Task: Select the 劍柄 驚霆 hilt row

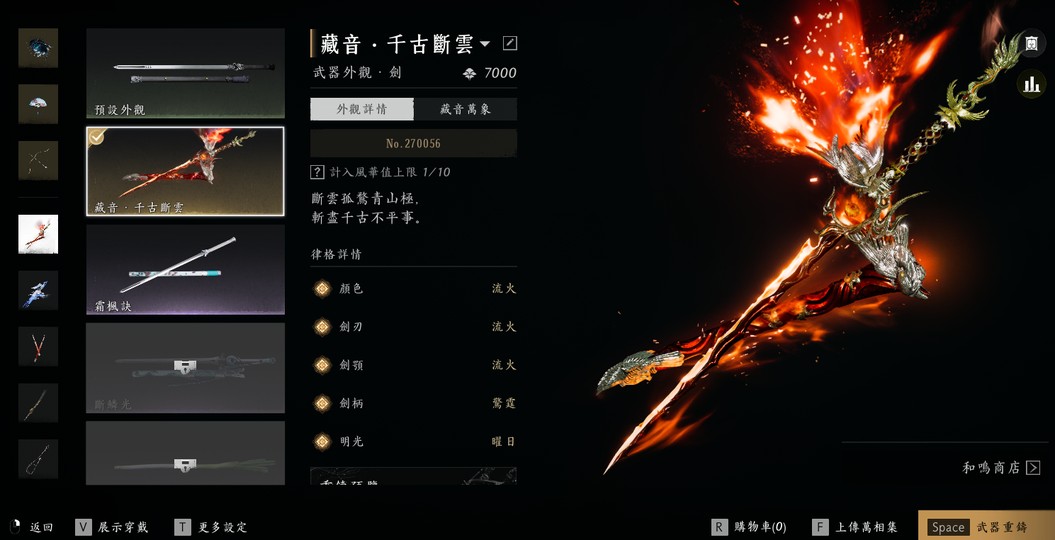Action: (413, 403)
